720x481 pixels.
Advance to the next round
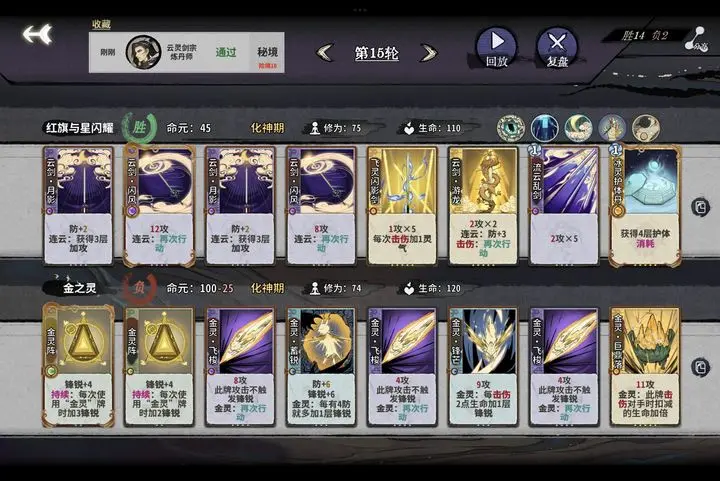coord(429,53)
